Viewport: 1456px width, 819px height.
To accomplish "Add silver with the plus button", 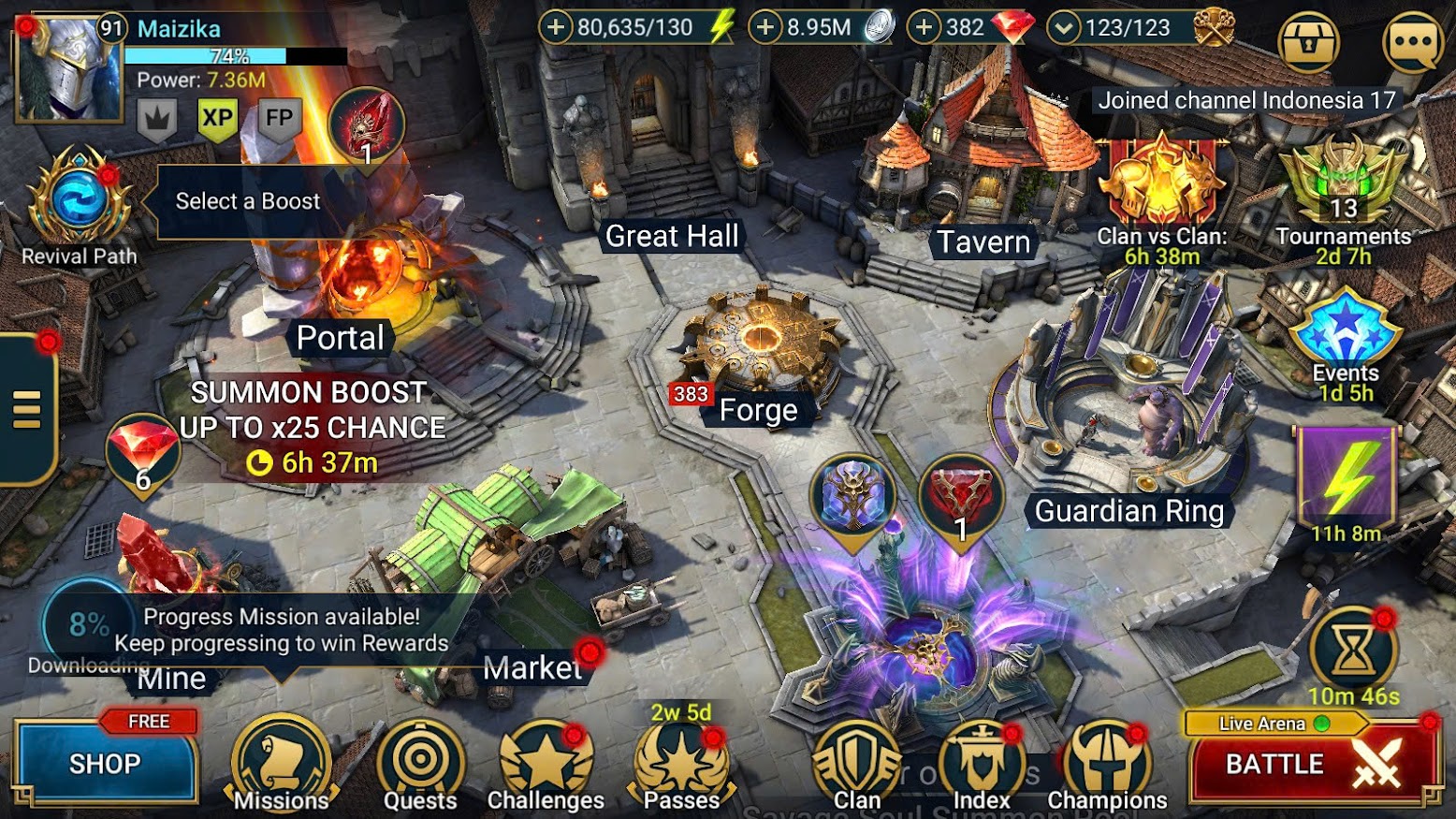I will pyautogui.click(x=765, y=27).
